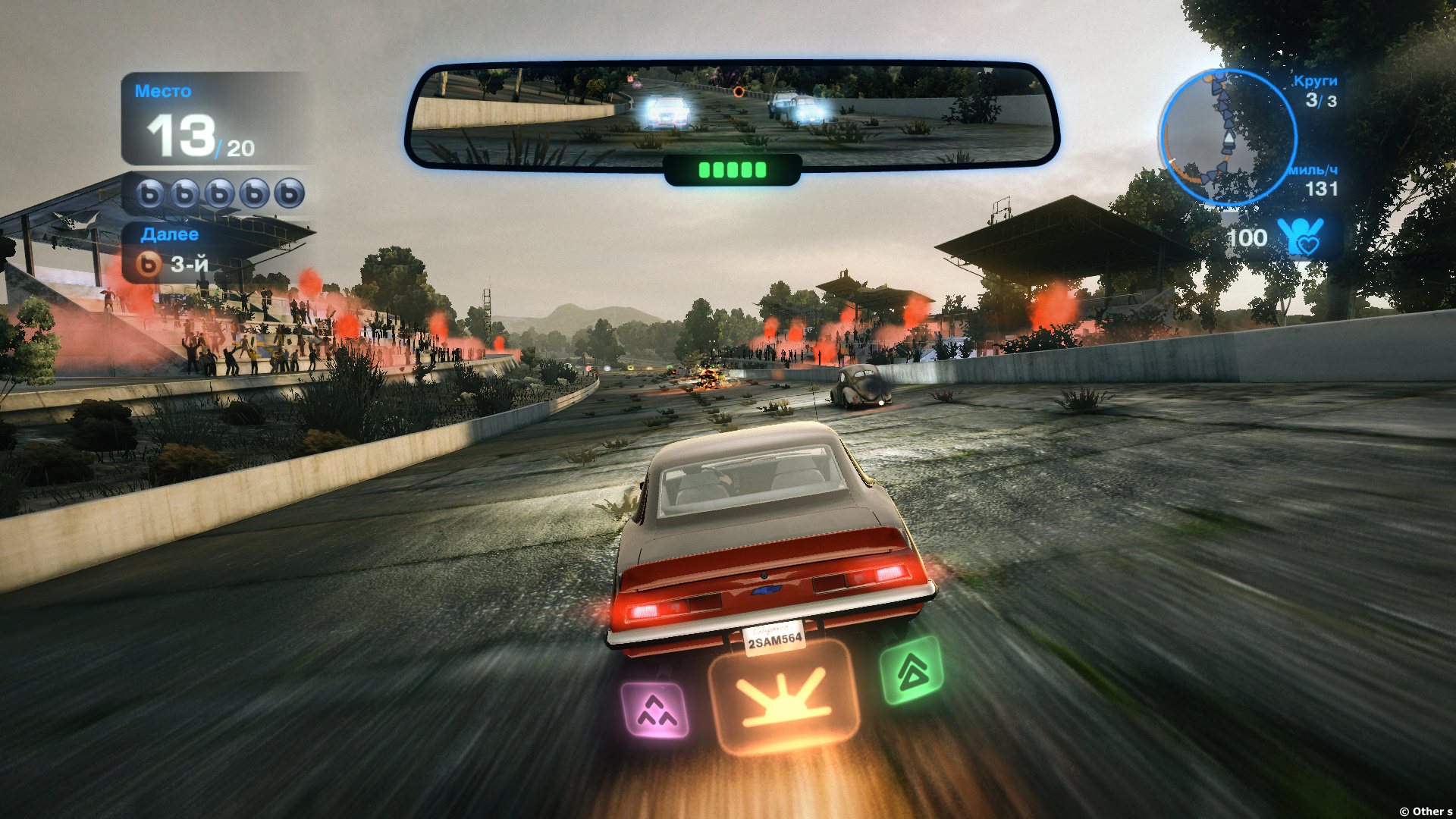This screenshot has height=819, width=1456.
Task: Choose the green arrow power-up slot
Action: click(x=912, y=670)
